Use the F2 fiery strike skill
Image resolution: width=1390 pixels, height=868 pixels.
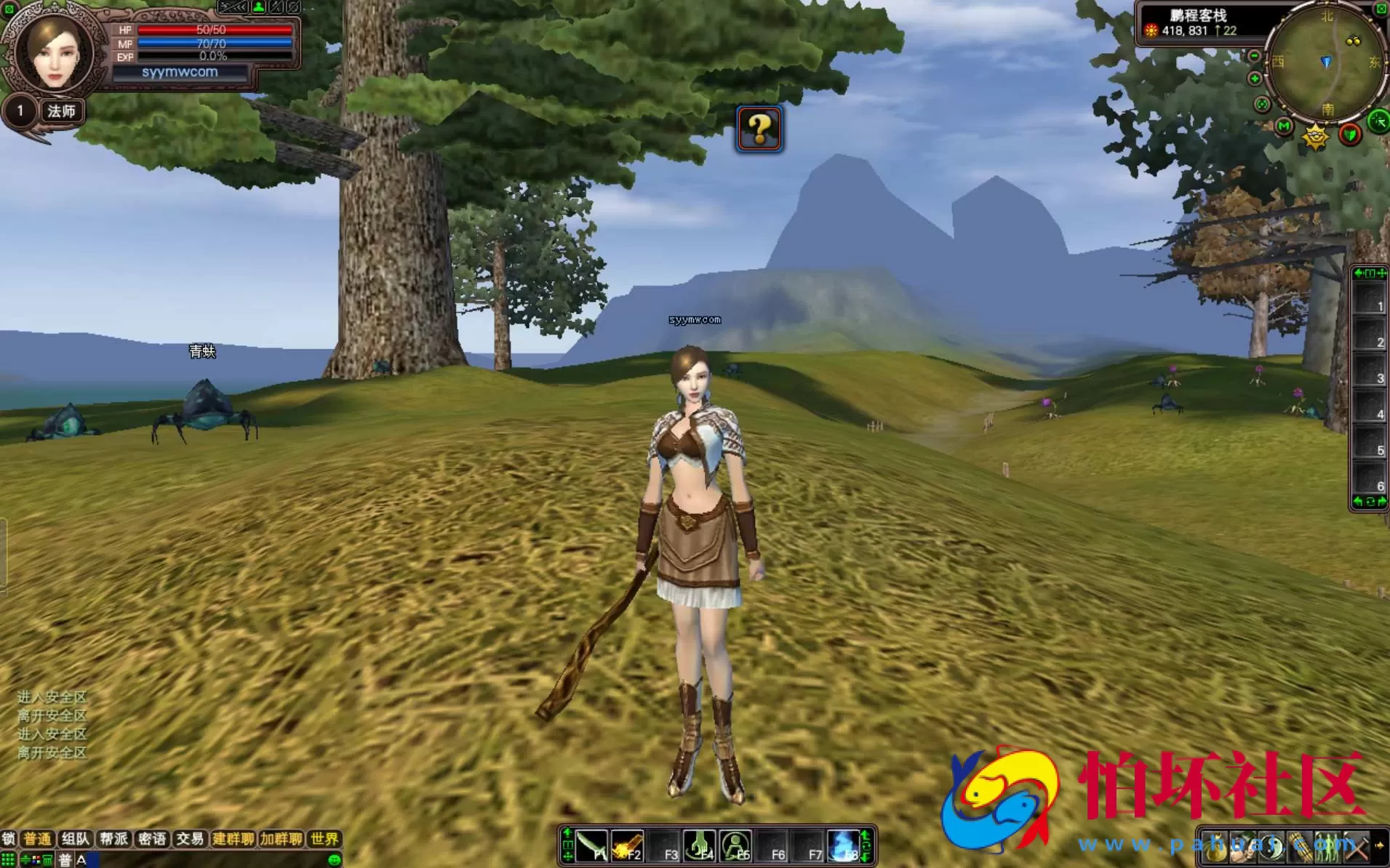pos(627,846)
